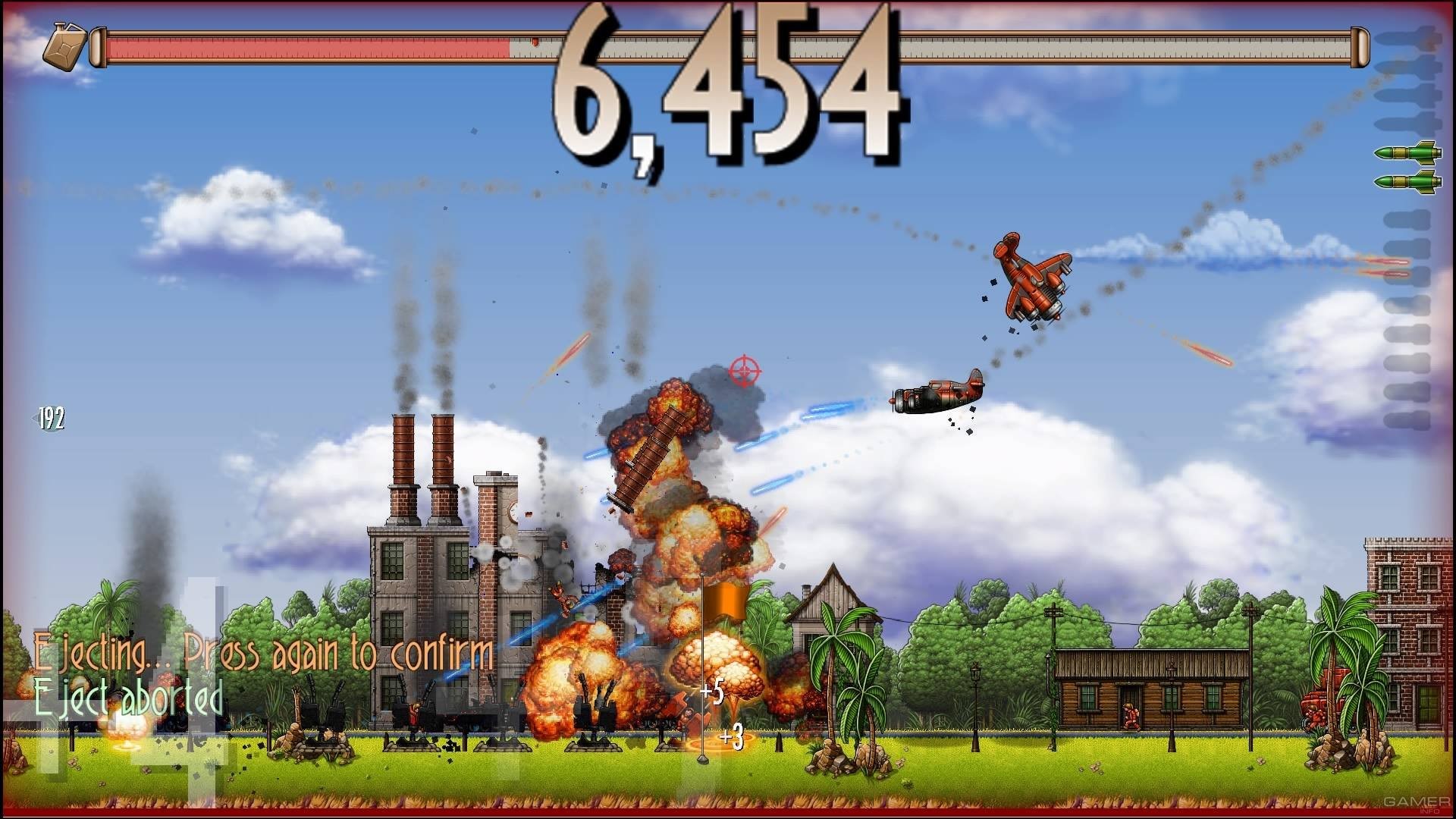The image size is (1456, 819).
Task: Click the left end cap of the fuel bar
Action: point(97,47)
